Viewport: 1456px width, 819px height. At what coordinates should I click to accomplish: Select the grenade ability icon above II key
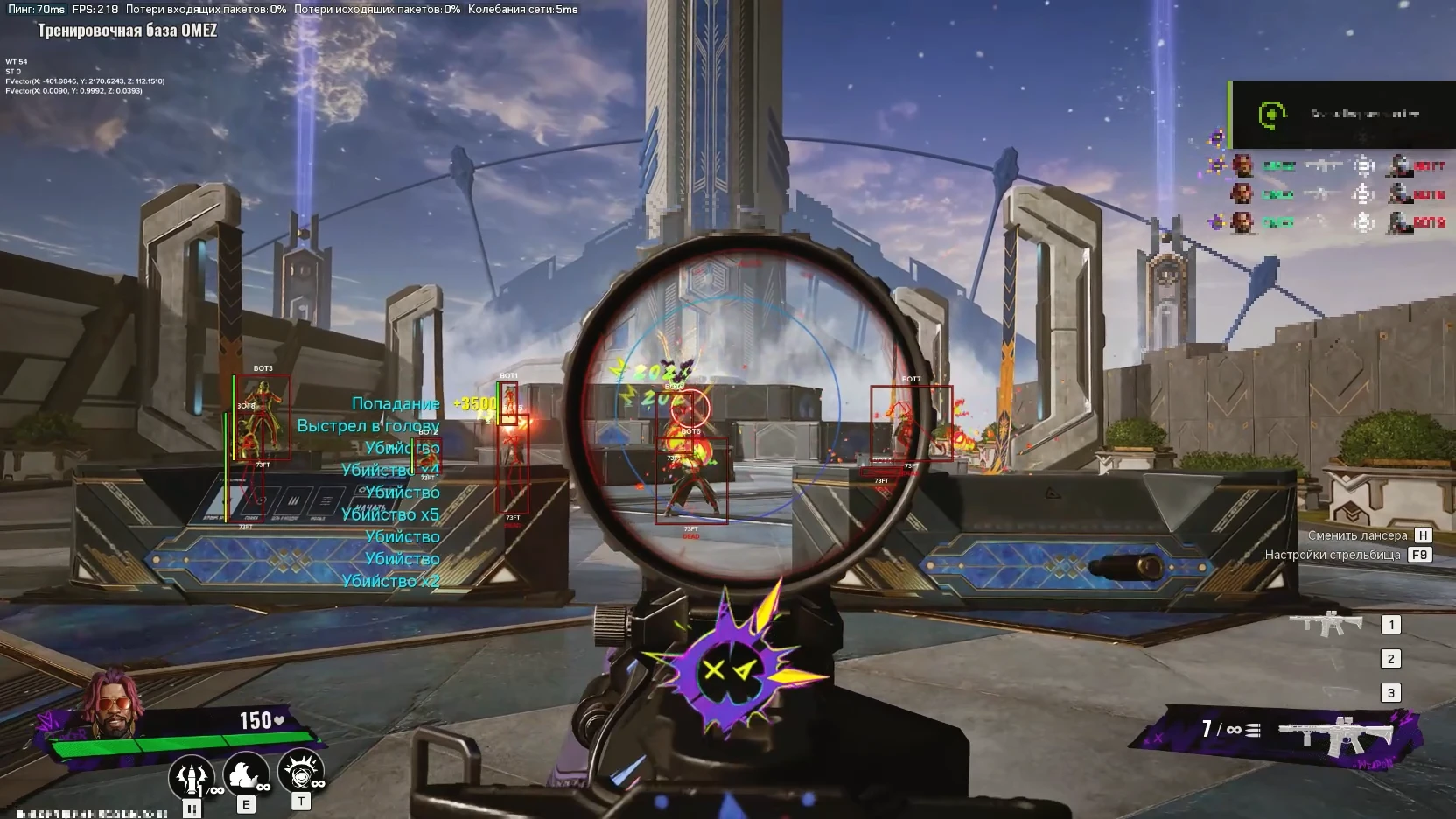[x=191, y=774]
